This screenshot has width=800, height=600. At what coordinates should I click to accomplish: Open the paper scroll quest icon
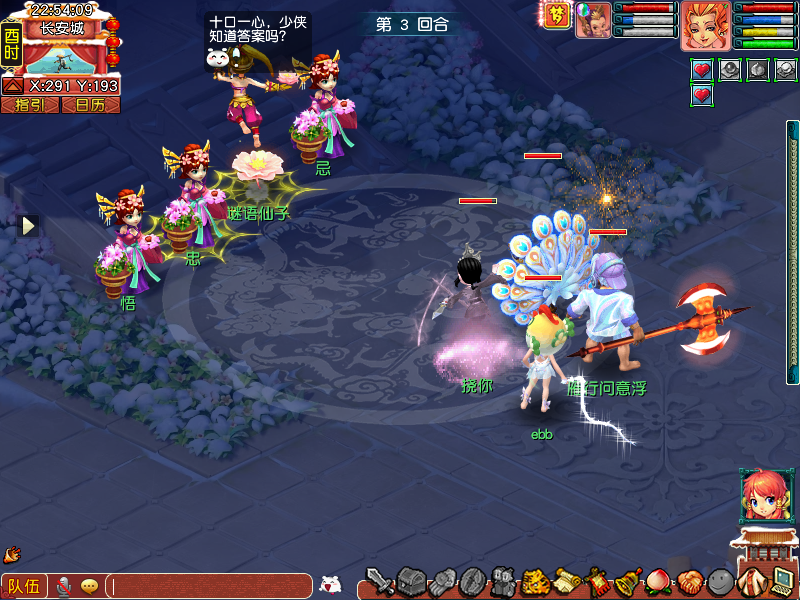pos(567,581)
